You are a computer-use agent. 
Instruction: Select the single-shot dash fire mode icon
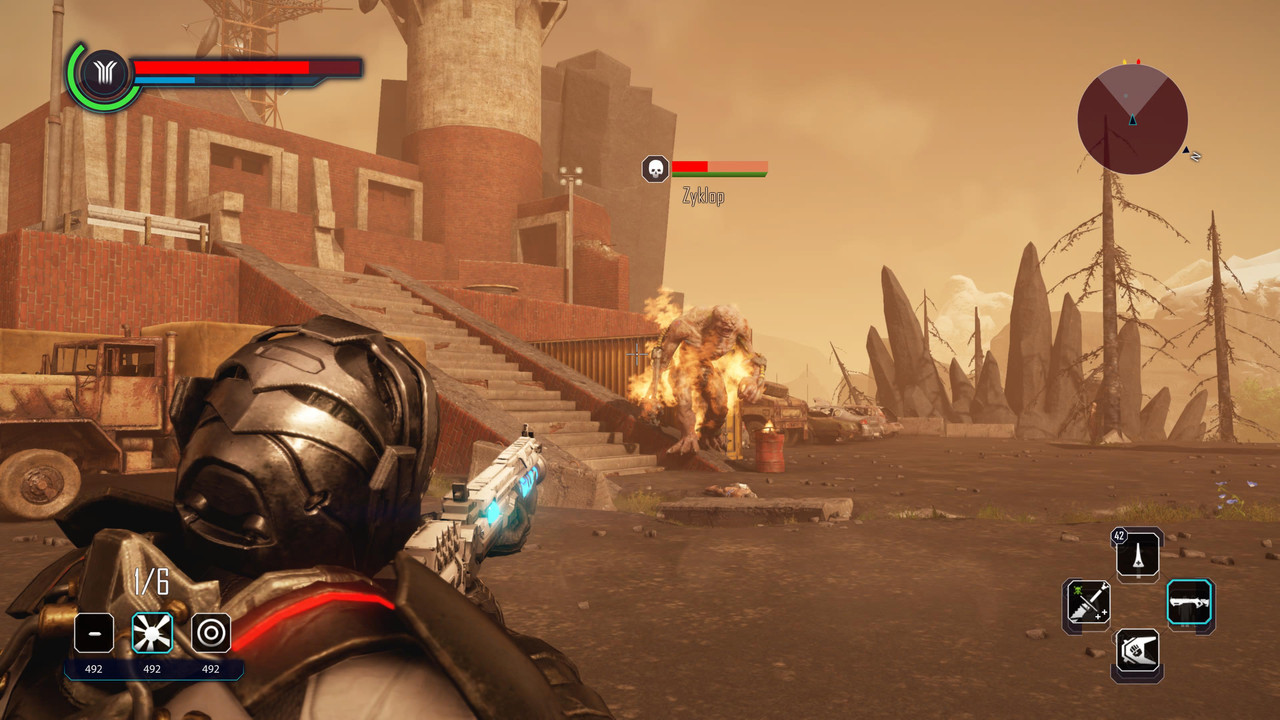pos(94,633)
